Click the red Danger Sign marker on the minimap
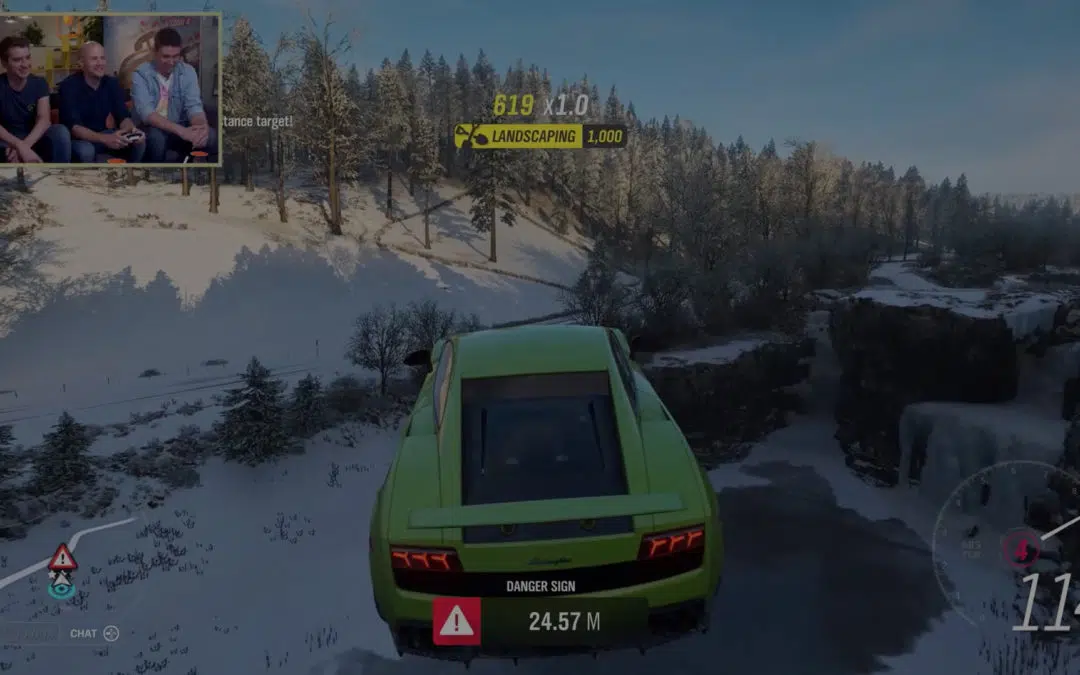The height and width of the screenshot is (675, 1080). click(x=62, y=557)
